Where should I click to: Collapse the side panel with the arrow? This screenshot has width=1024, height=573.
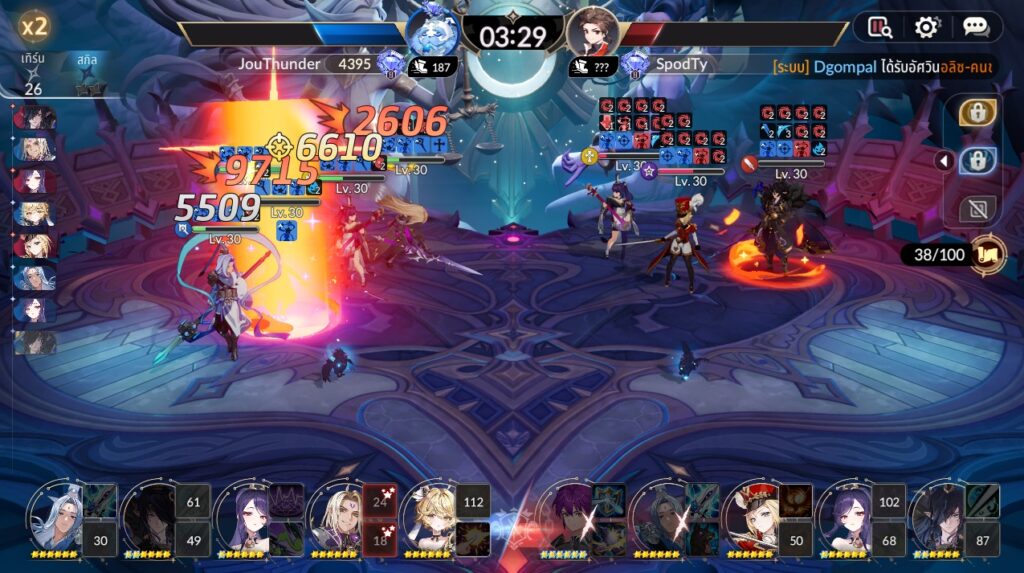(x=942, y=160)
